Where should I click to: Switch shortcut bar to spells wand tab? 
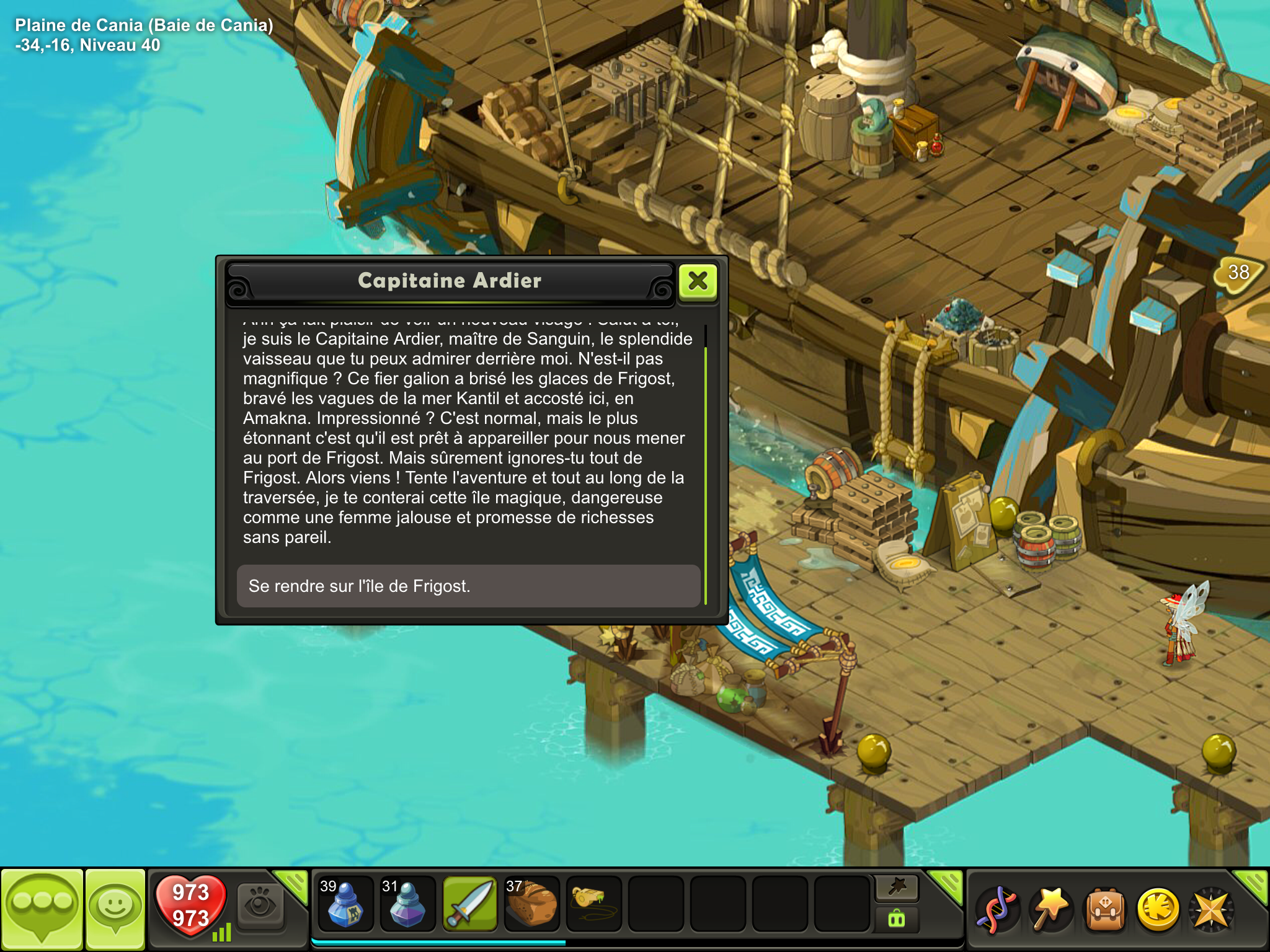click(897, 888)
